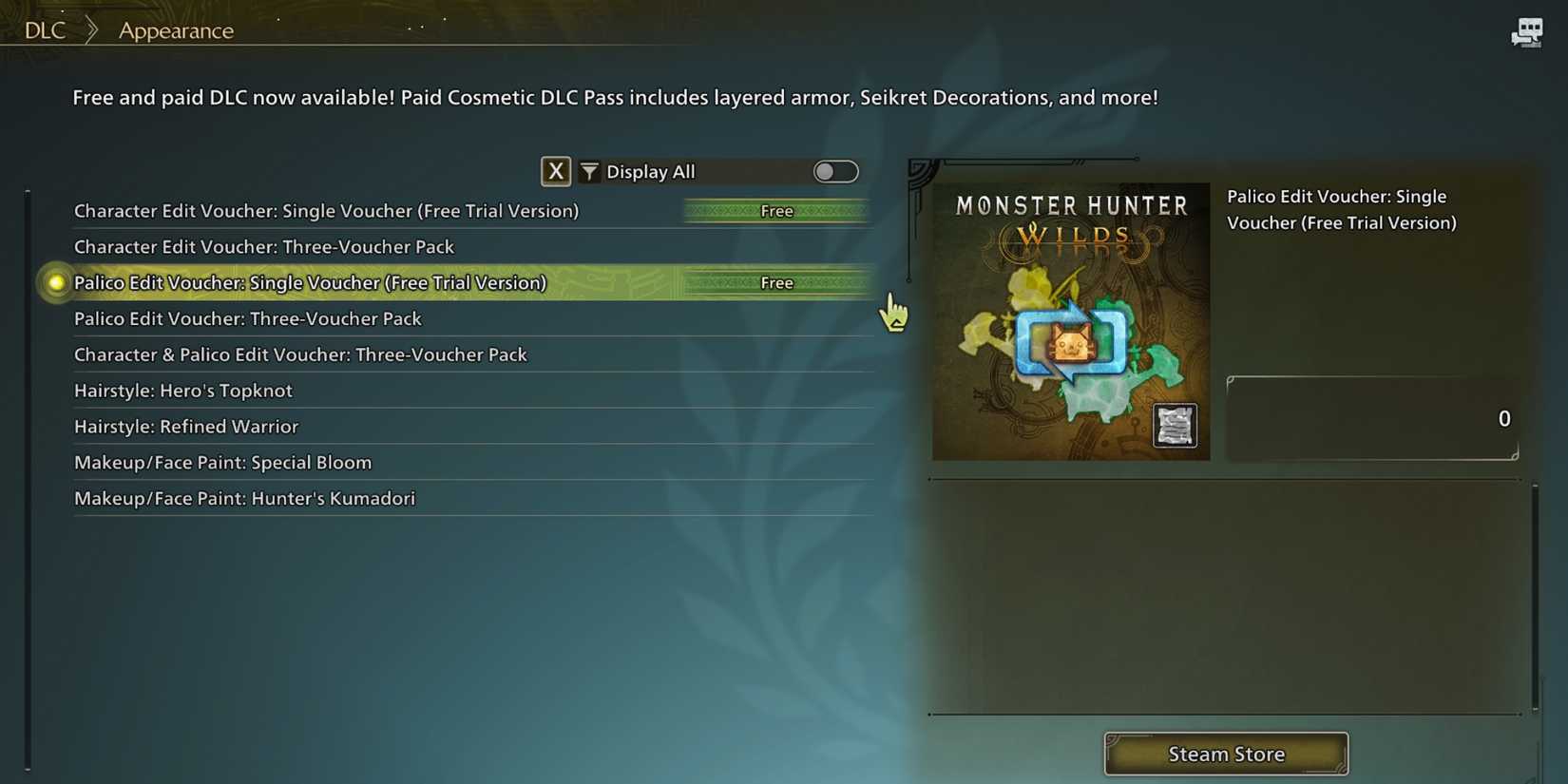The image size is (1568, 784).
Task: Click the DLC breadcrumb item
Action: 44,29
